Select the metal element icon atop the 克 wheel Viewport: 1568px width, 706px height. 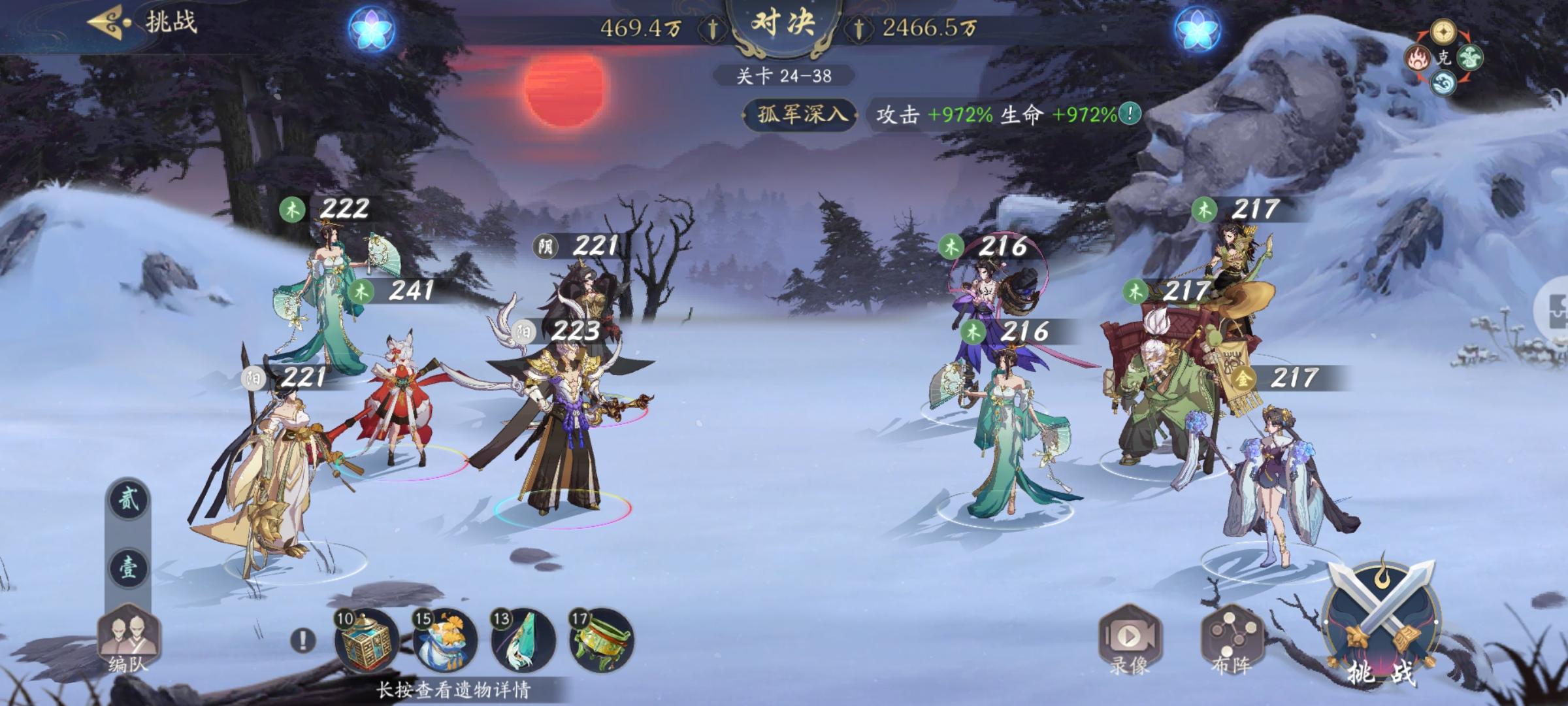click(x=1444, y=31)
